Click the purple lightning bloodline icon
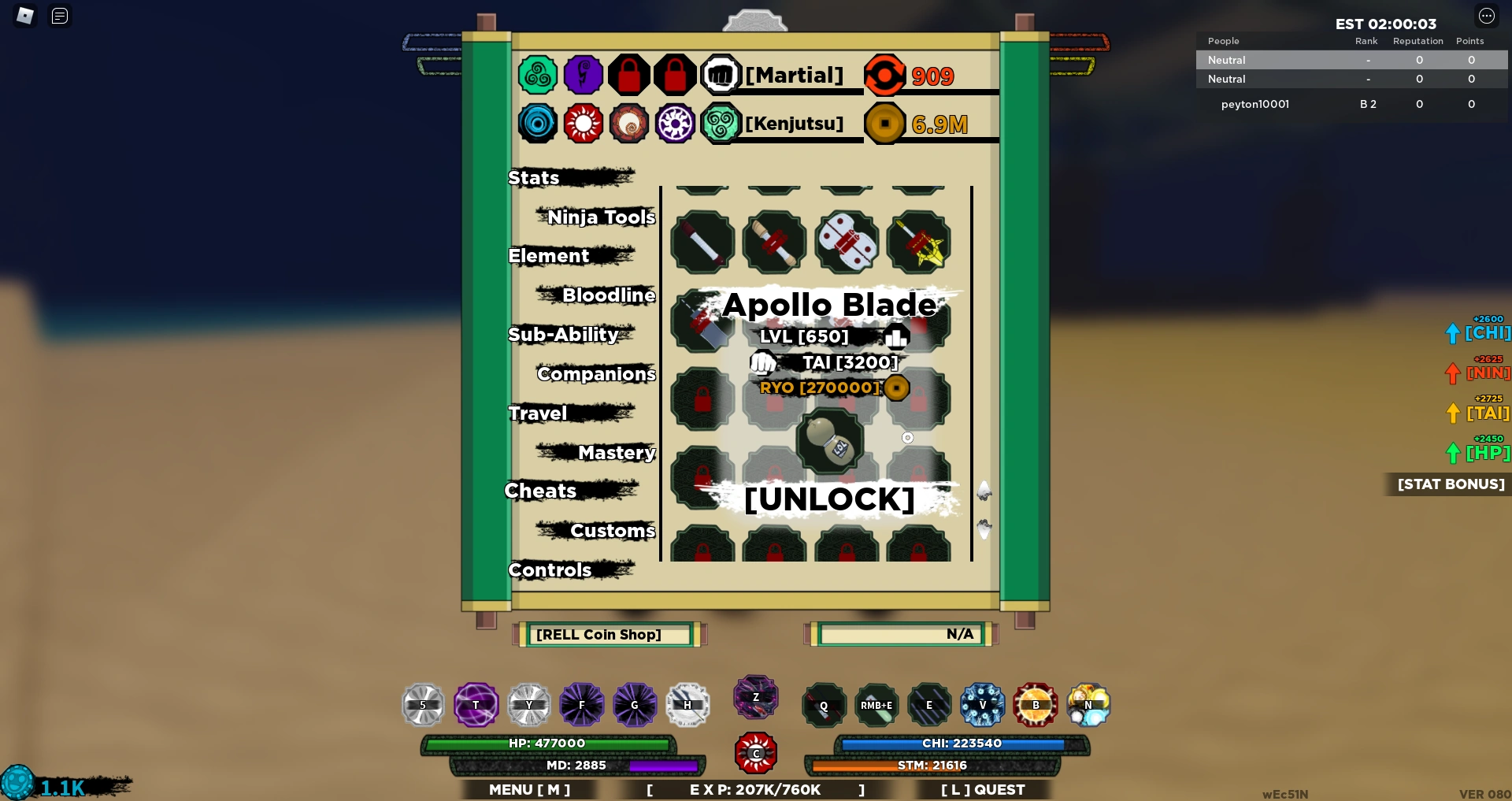1512x801 pixels. tap(584, 75)
